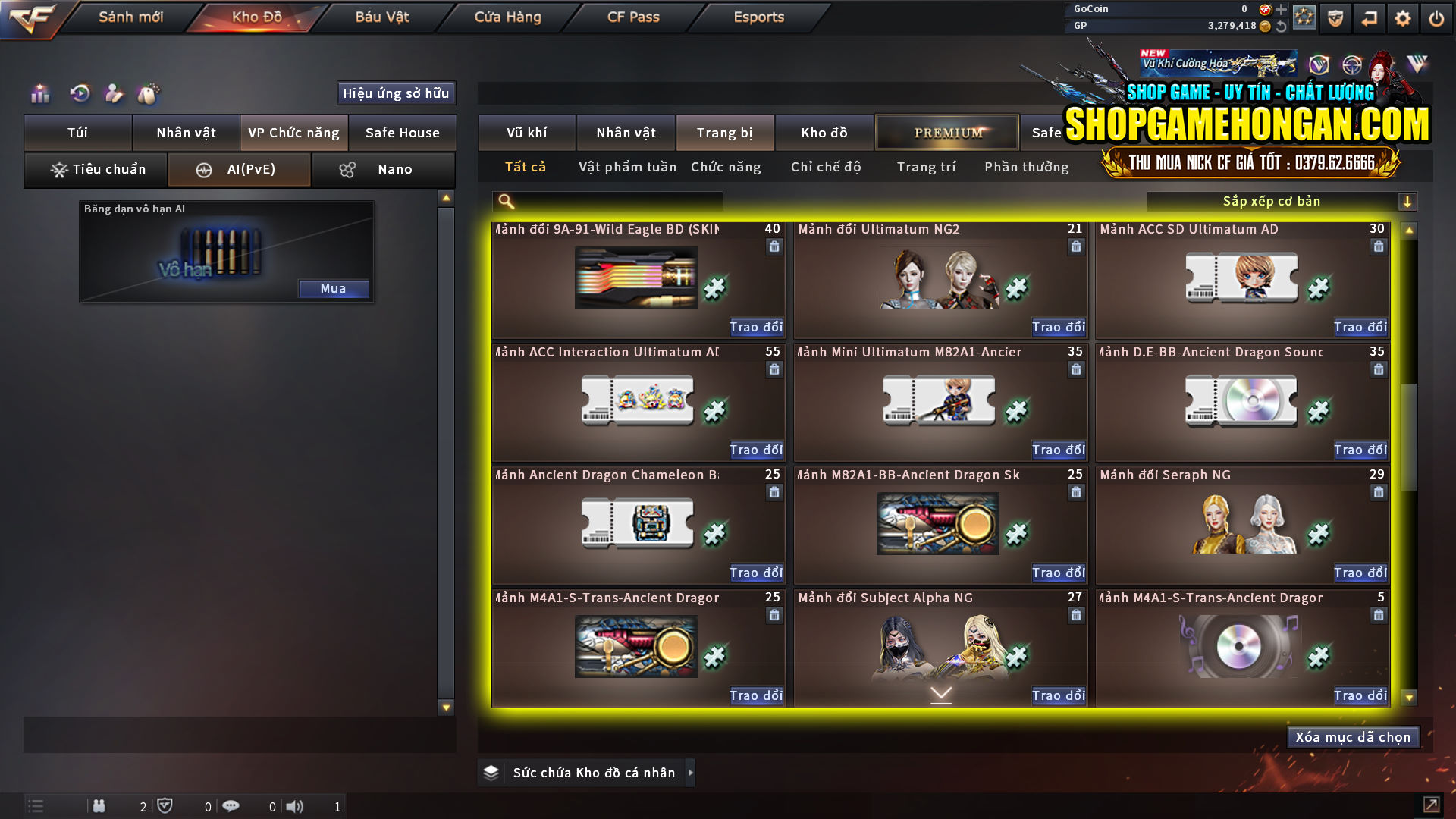The image size is (1456, 819).
Task: Click the replay history icon
Action: [x=80, y=94]
